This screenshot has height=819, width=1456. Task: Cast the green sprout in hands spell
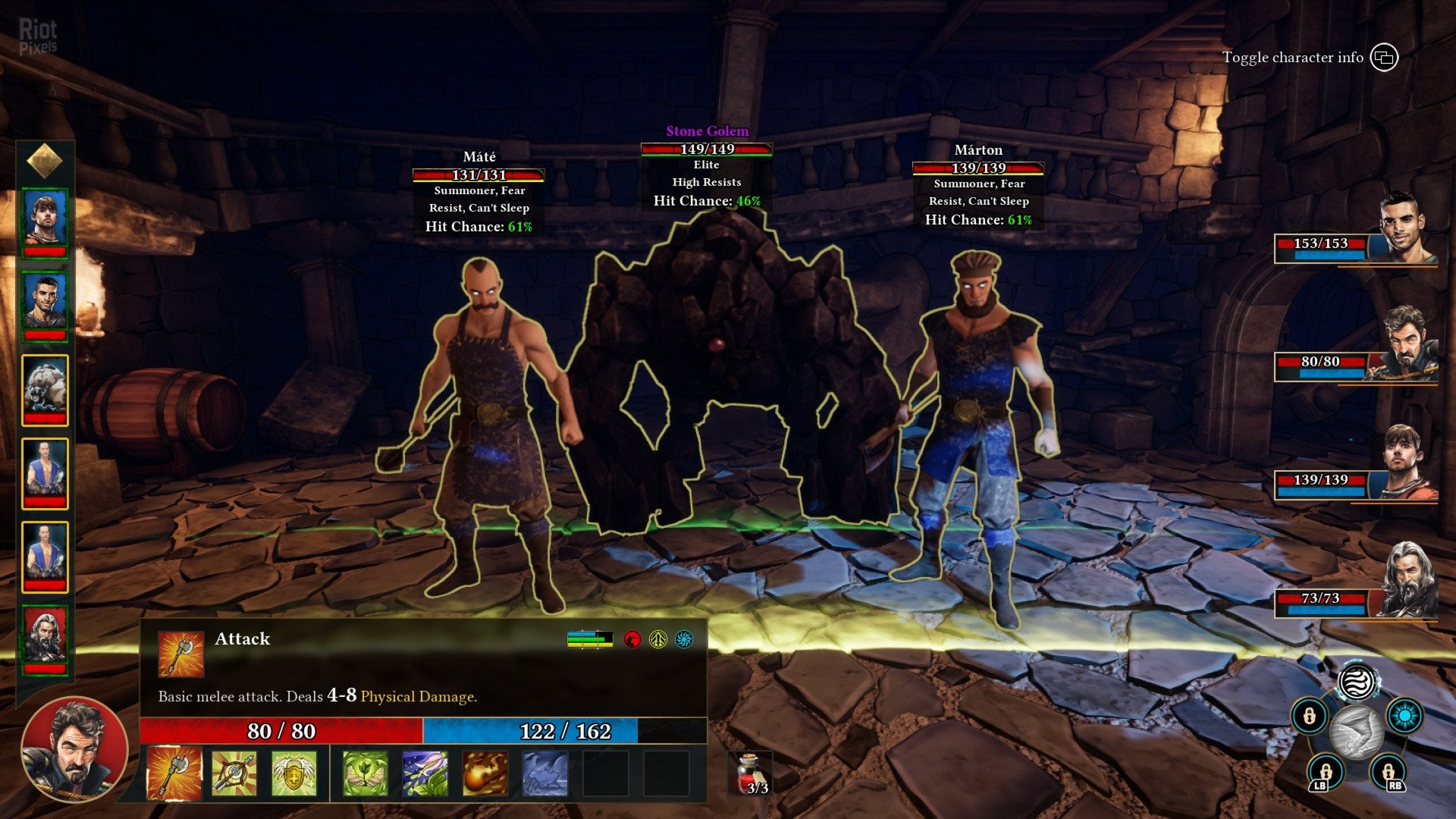point(365,773)
